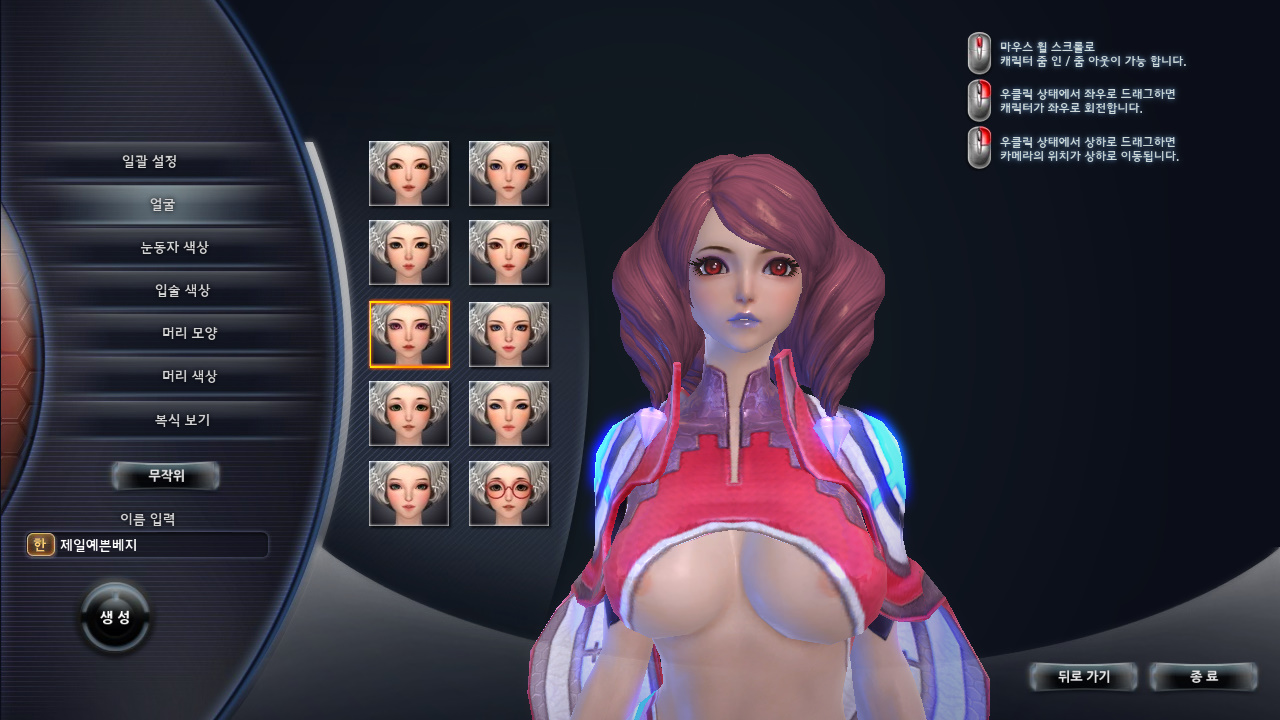Open the 눈동자 색상 eye color option
The image size is (1280, 720).
(x=175, y=247)
